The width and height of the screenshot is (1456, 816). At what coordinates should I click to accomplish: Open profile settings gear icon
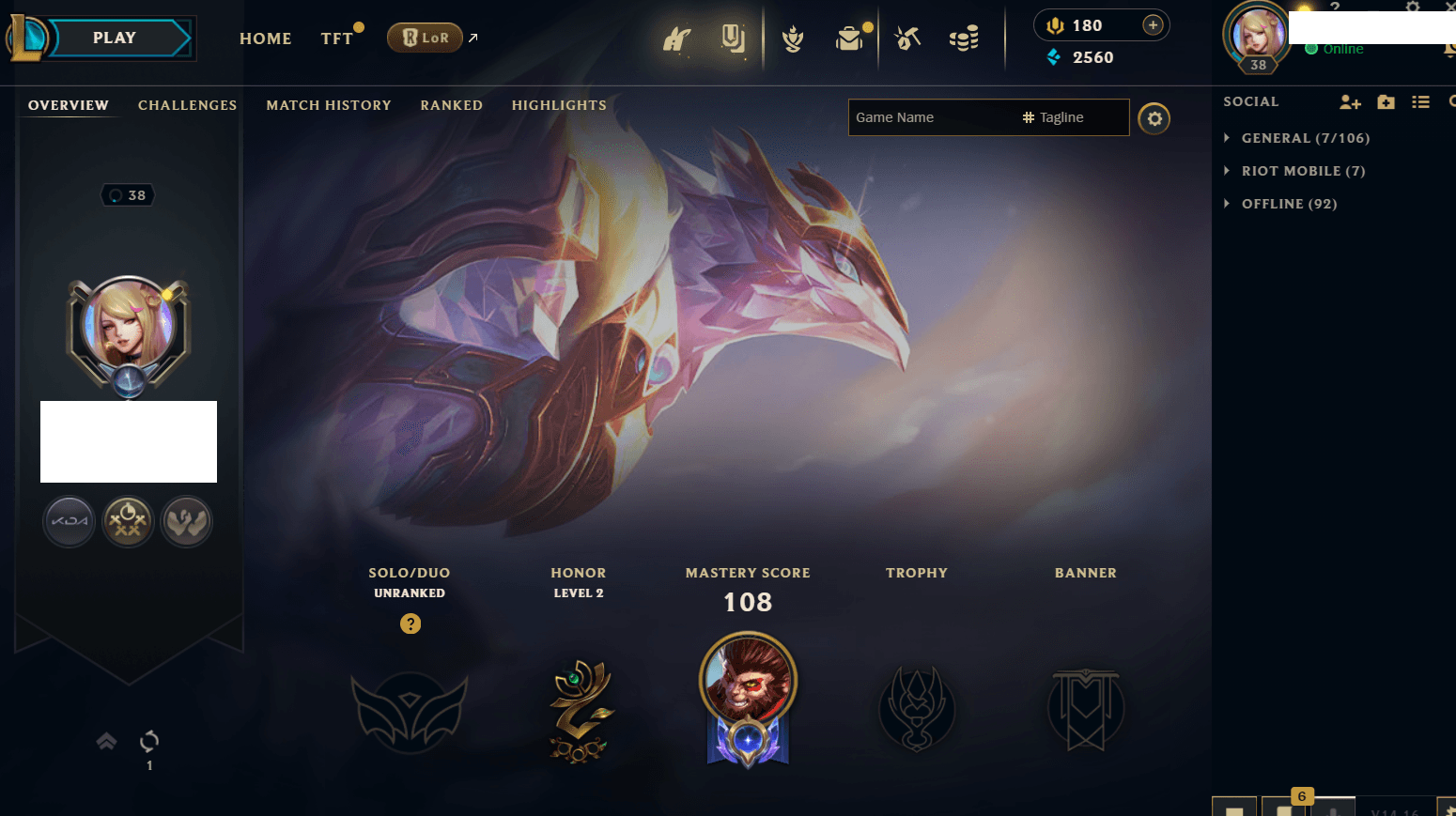click(x=1154, y=119)
